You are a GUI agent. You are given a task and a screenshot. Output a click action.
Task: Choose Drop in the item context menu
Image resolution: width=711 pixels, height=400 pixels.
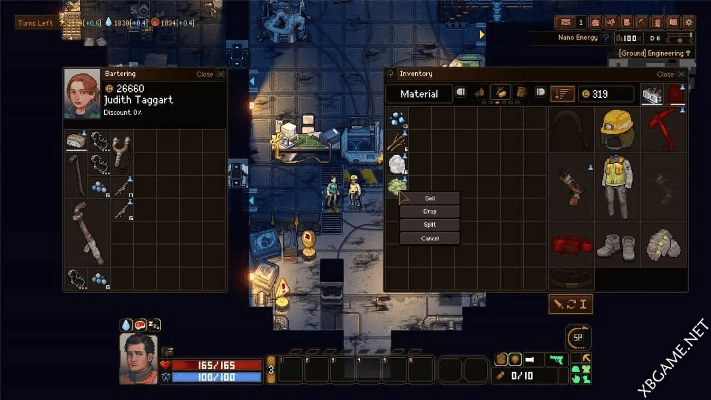pyautogui.click(x=430, y=211)
